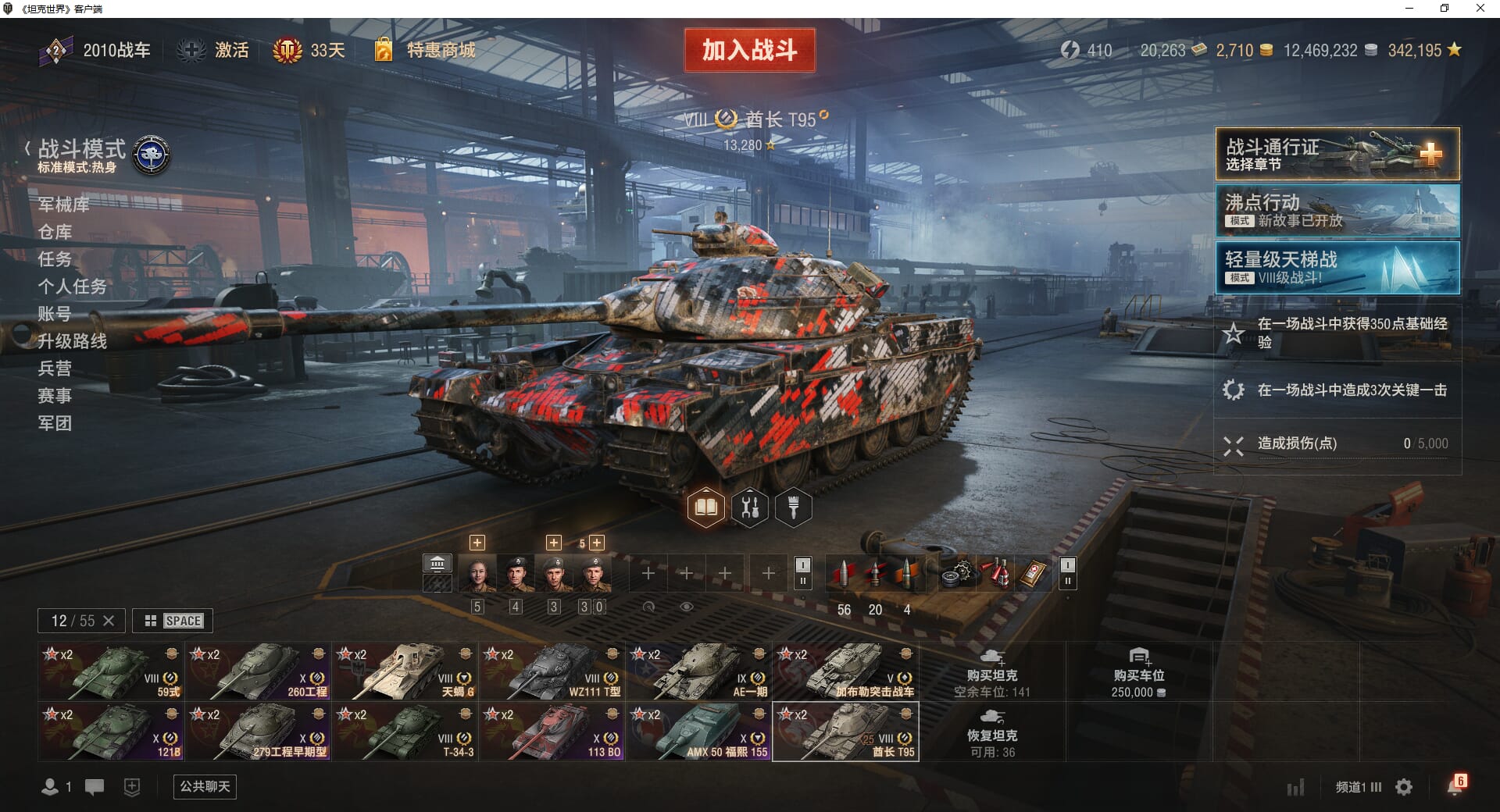Open the 兵营 barracks
The image size is (1500, 812).
pyautogui.click(x=55, y=369)
